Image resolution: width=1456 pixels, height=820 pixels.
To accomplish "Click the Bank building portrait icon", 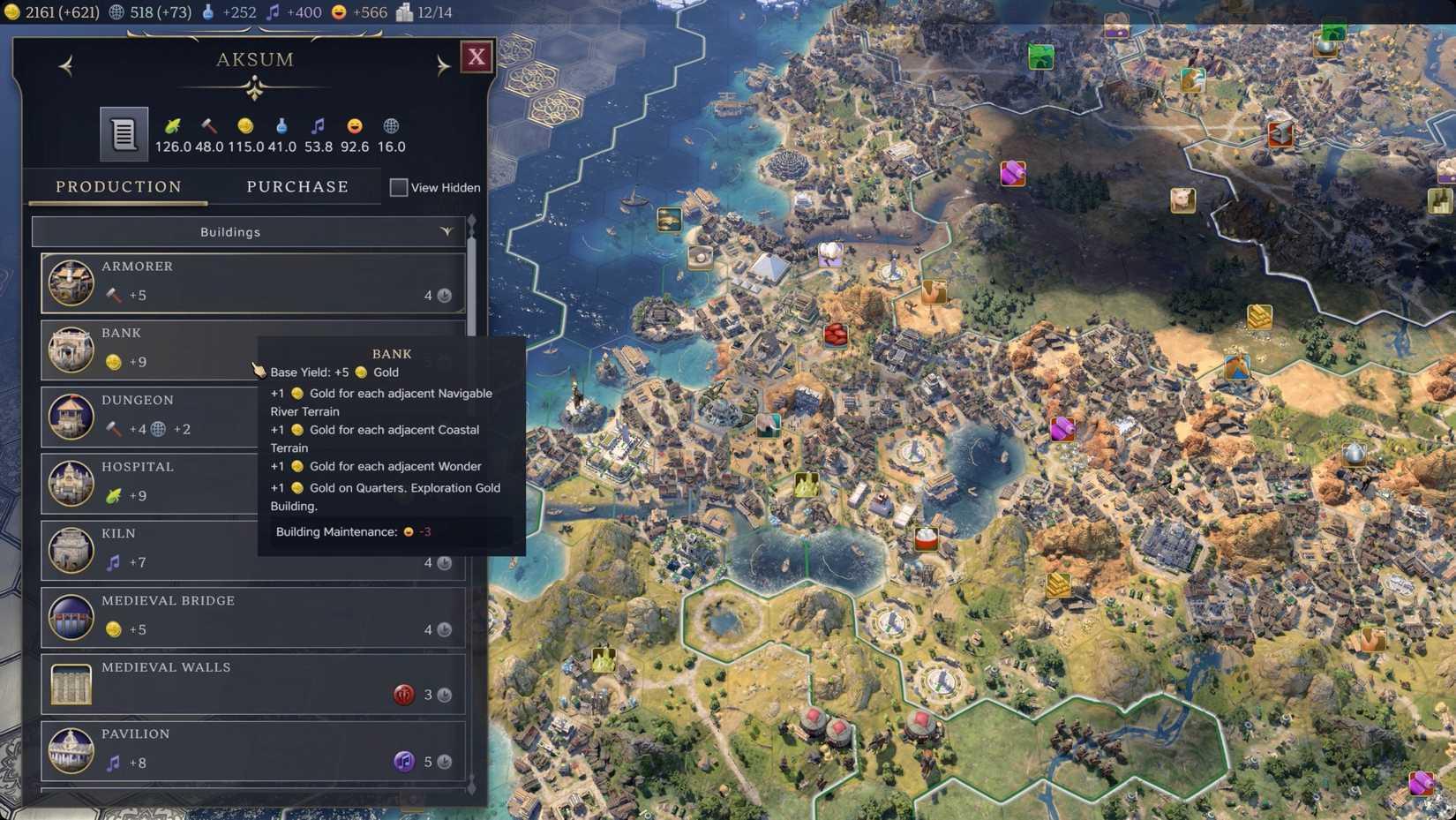I will (x=71, y=349).
